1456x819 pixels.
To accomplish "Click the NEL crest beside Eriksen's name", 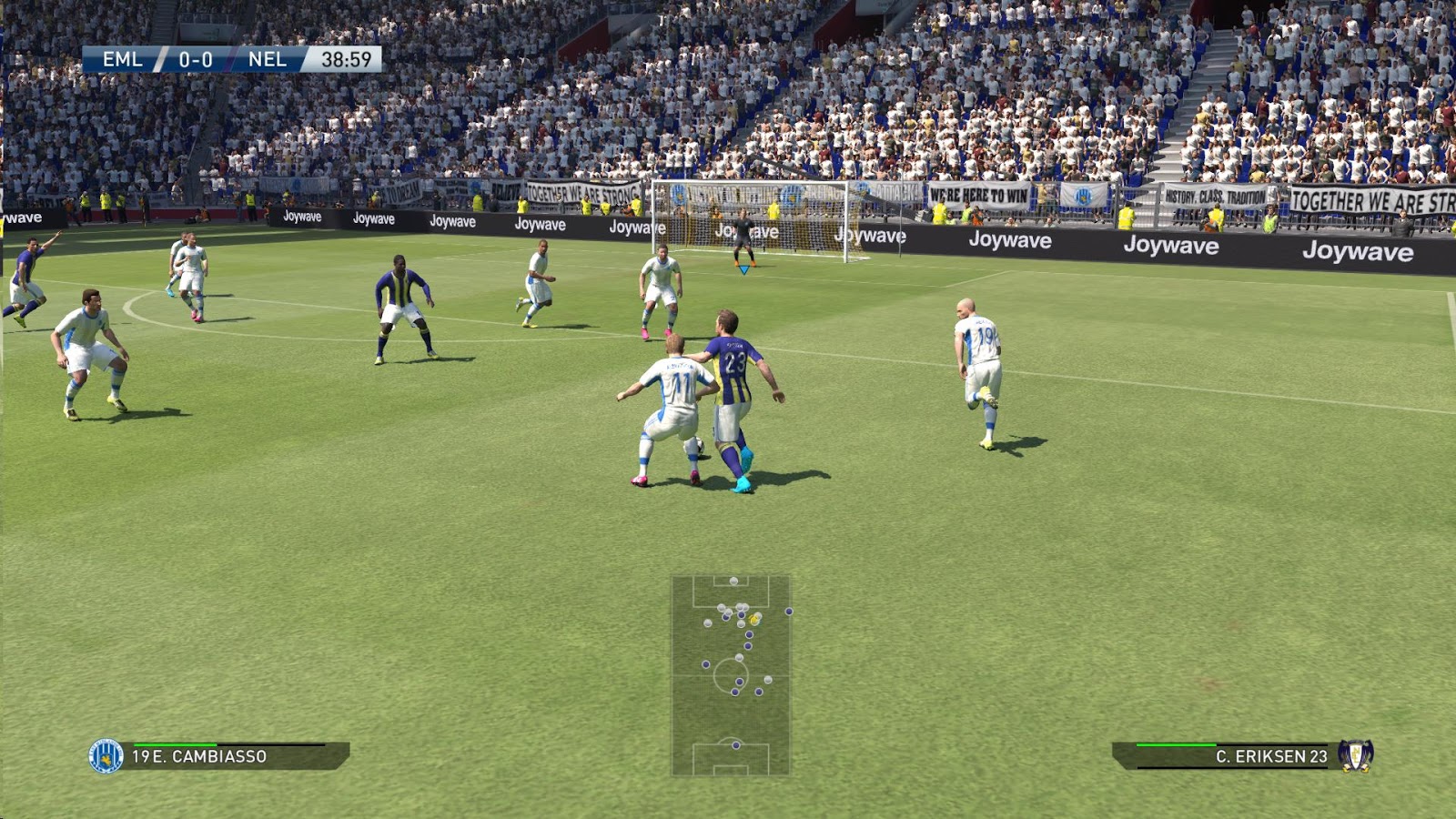I will [x=1355, y=753].
